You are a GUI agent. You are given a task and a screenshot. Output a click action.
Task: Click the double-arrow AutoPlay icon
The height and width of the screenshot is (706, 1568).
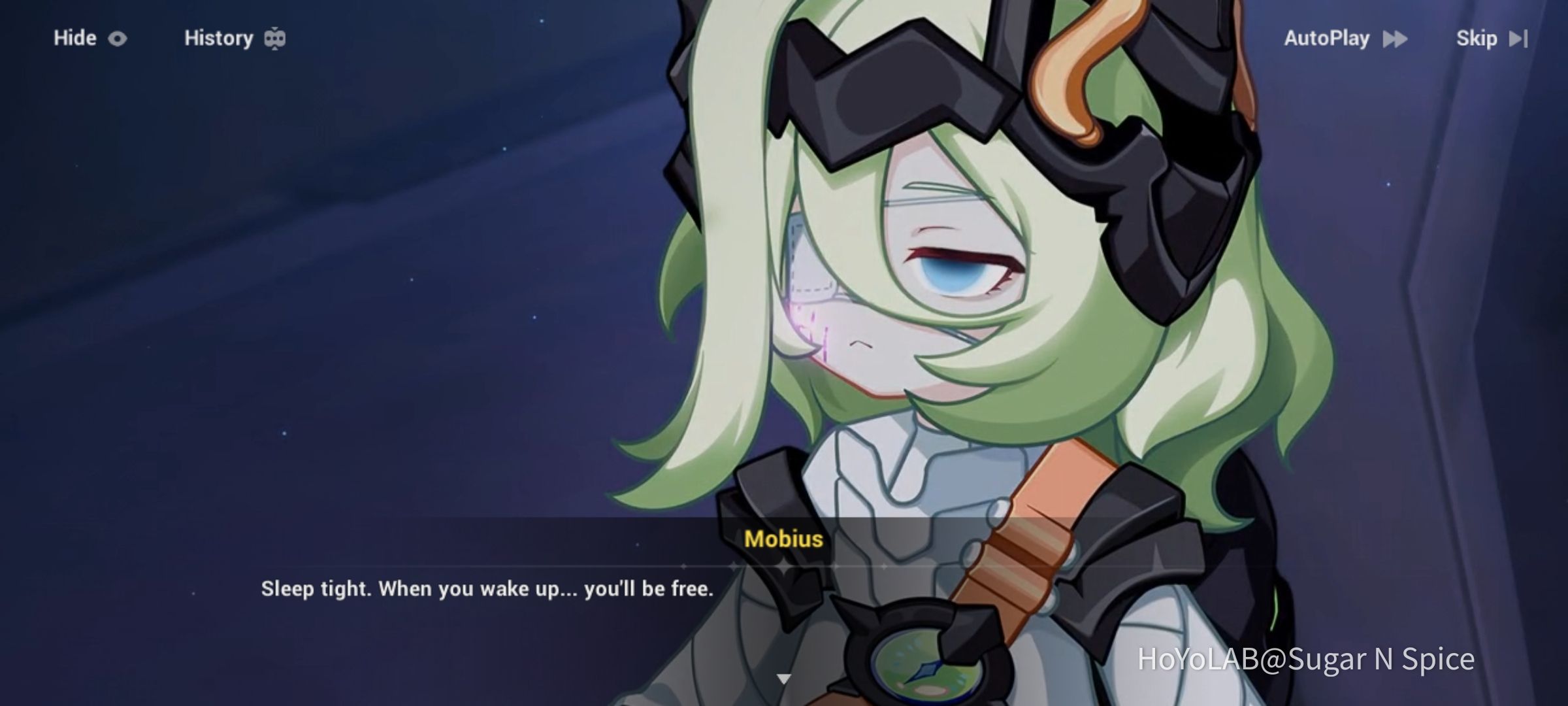pyautogui.click(x=1395, y=38)
